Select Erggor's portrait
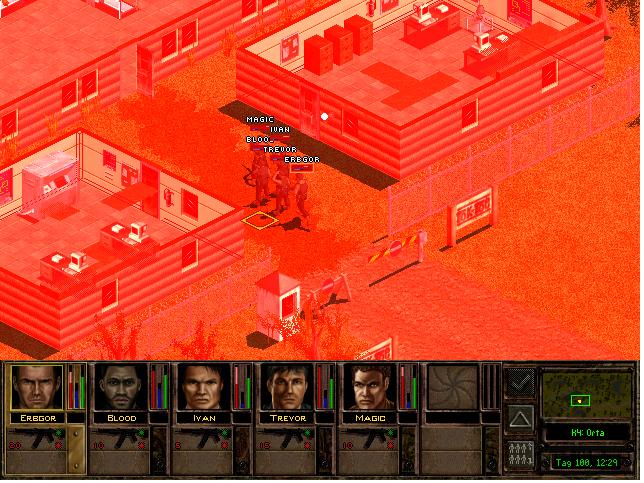This screenshot has width=644, height=483. click(x=36, y=387)
